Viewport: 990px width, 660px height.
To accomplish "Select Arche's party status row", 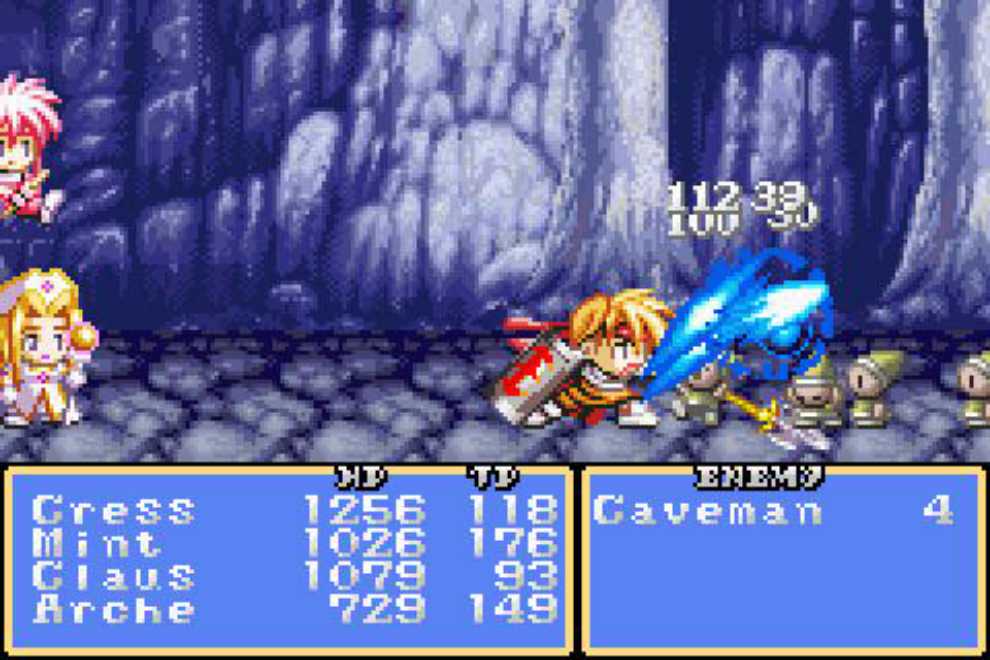I will coord(113,609).
